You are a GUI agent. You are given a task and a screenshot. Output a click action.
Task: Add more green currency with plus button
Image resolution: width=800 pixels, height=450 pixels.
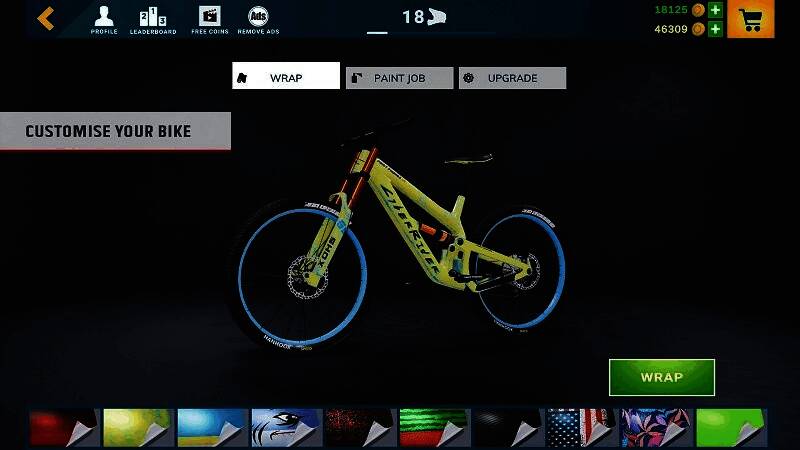click(x=715, y=10)
